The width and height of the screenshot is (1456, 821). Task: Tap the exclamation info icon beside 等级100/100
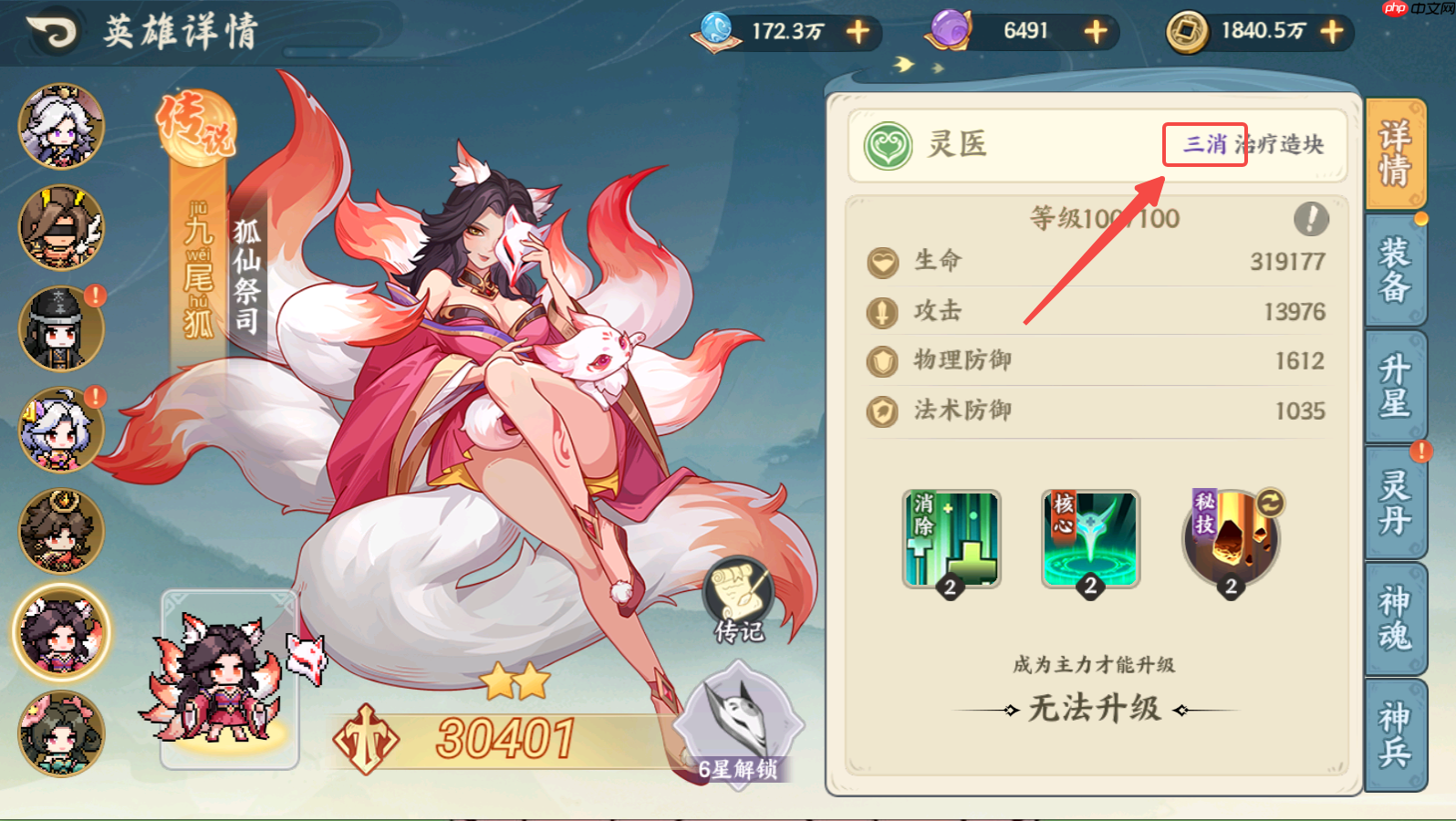(x=1309, y=219)
